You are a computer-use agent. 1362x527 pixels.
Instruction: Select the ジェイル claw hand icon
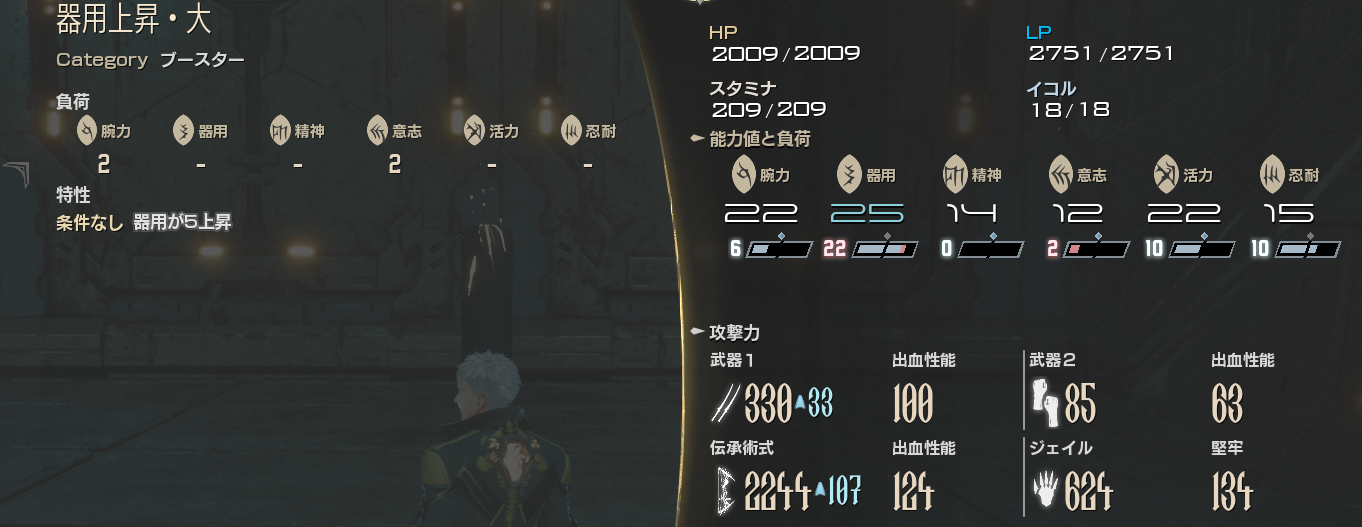pyautogui.click(x=1043, y=490)
